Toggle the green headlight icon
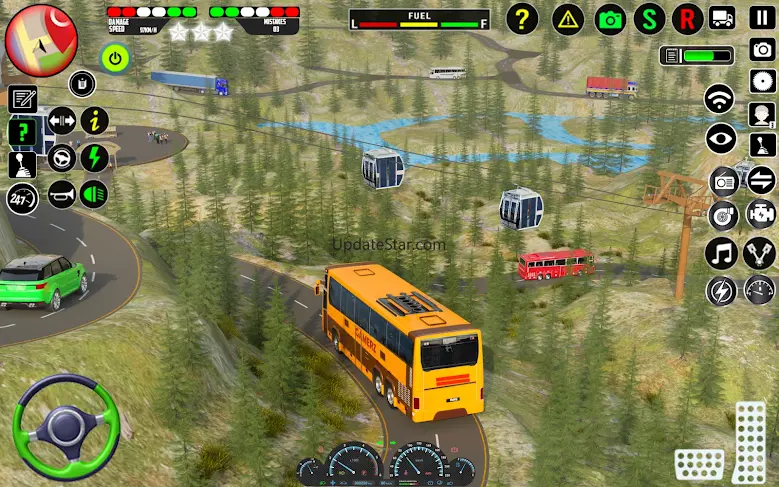779x487 pixels. (94, 191)
